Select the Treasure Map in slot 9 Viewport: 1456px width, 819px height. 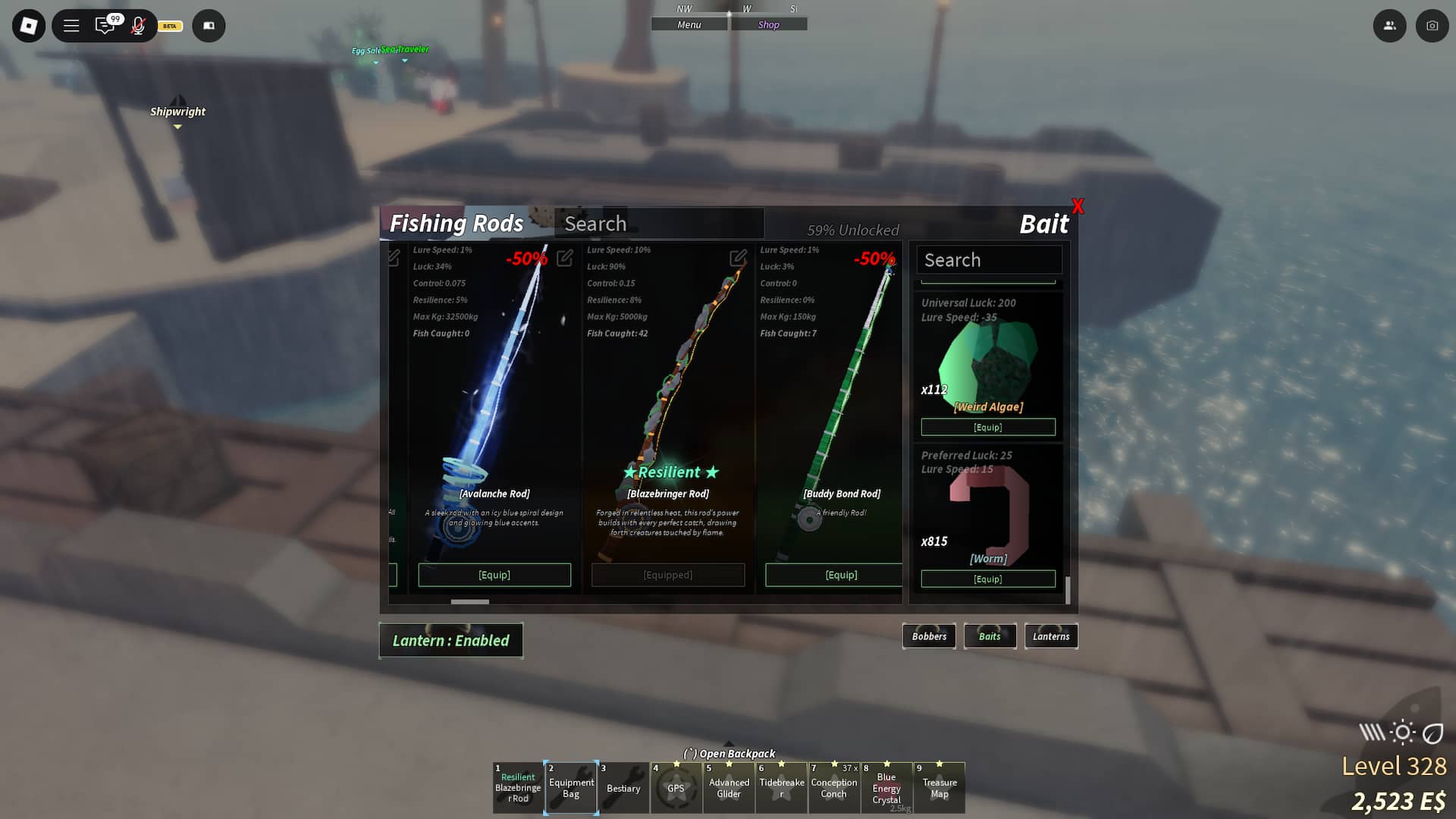click(x=940, y=788)
